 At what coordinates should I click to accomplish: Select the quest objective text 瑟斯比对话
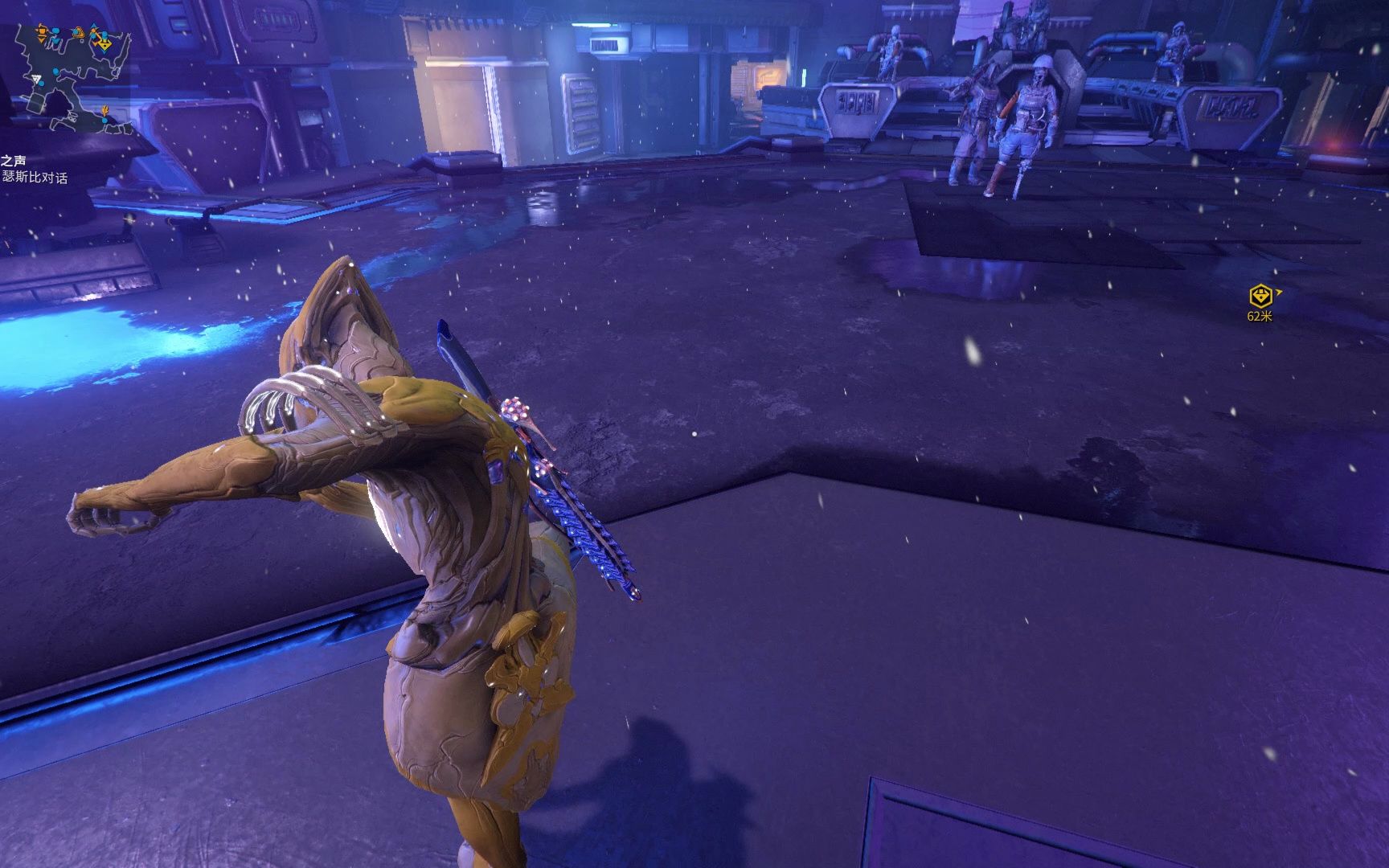(35, 177)
